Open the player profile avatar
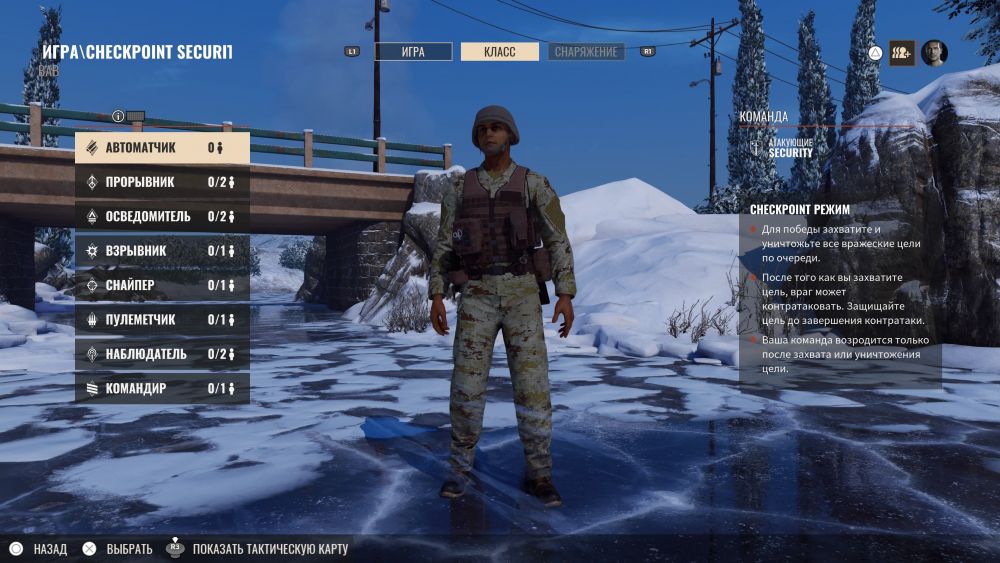The image size is (1000, 563). (934, 52)
